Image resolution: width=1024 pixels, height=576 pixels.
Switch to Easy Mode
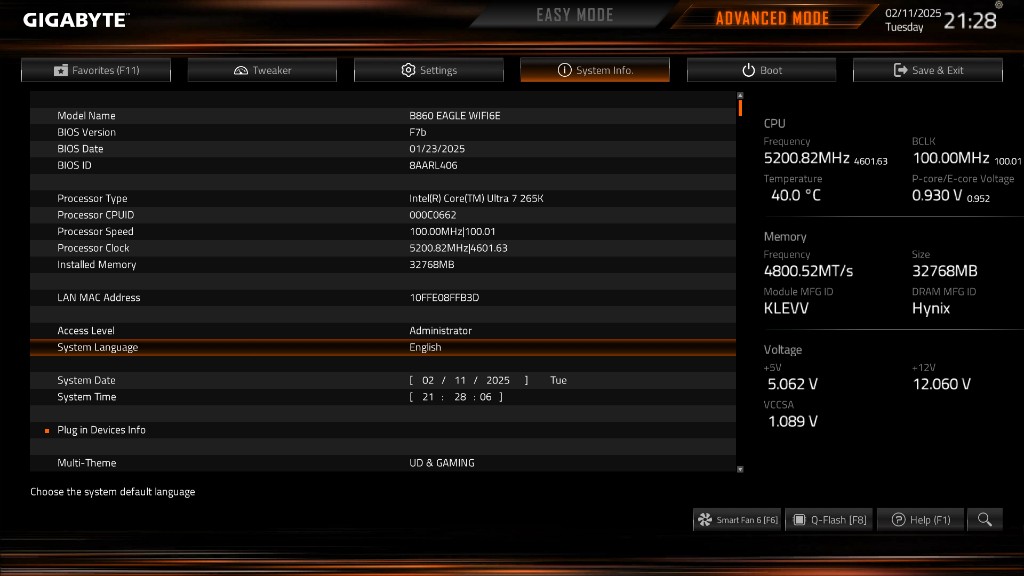tap(574, 16)
